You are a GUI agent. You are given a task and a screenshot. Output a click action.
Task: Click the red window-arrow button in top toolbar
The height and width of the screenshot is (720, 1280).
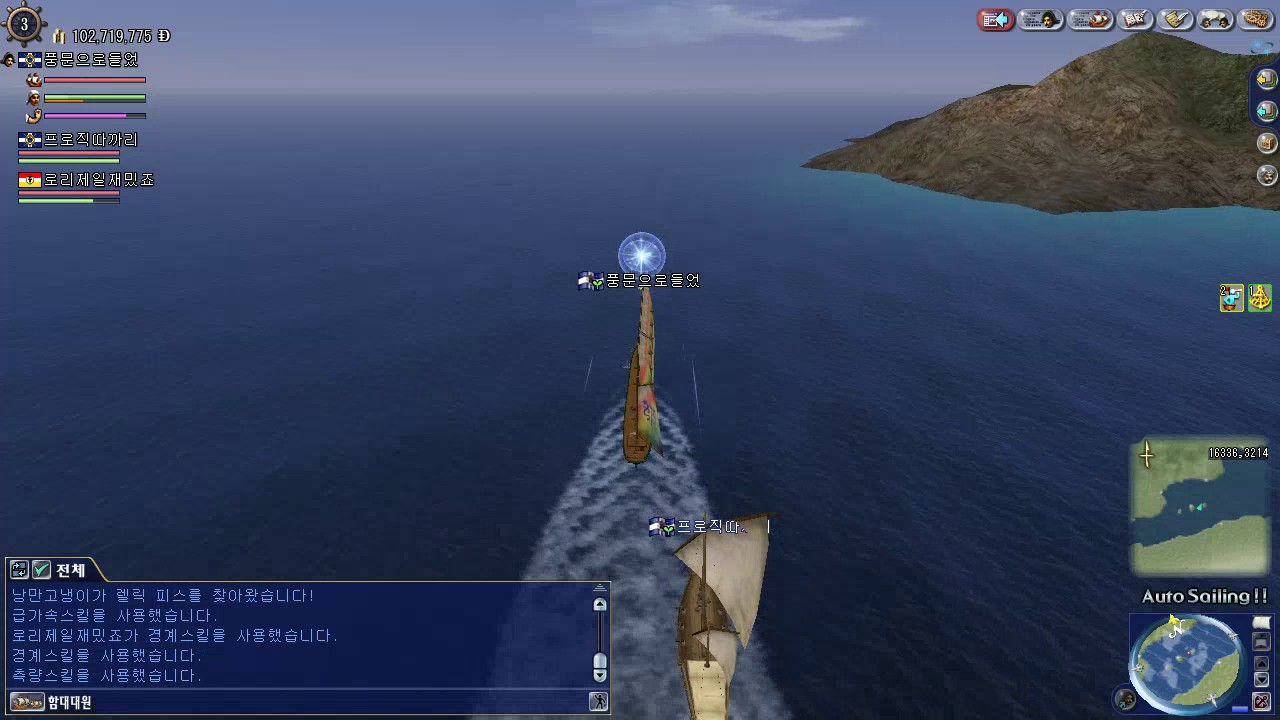[995, 20]
